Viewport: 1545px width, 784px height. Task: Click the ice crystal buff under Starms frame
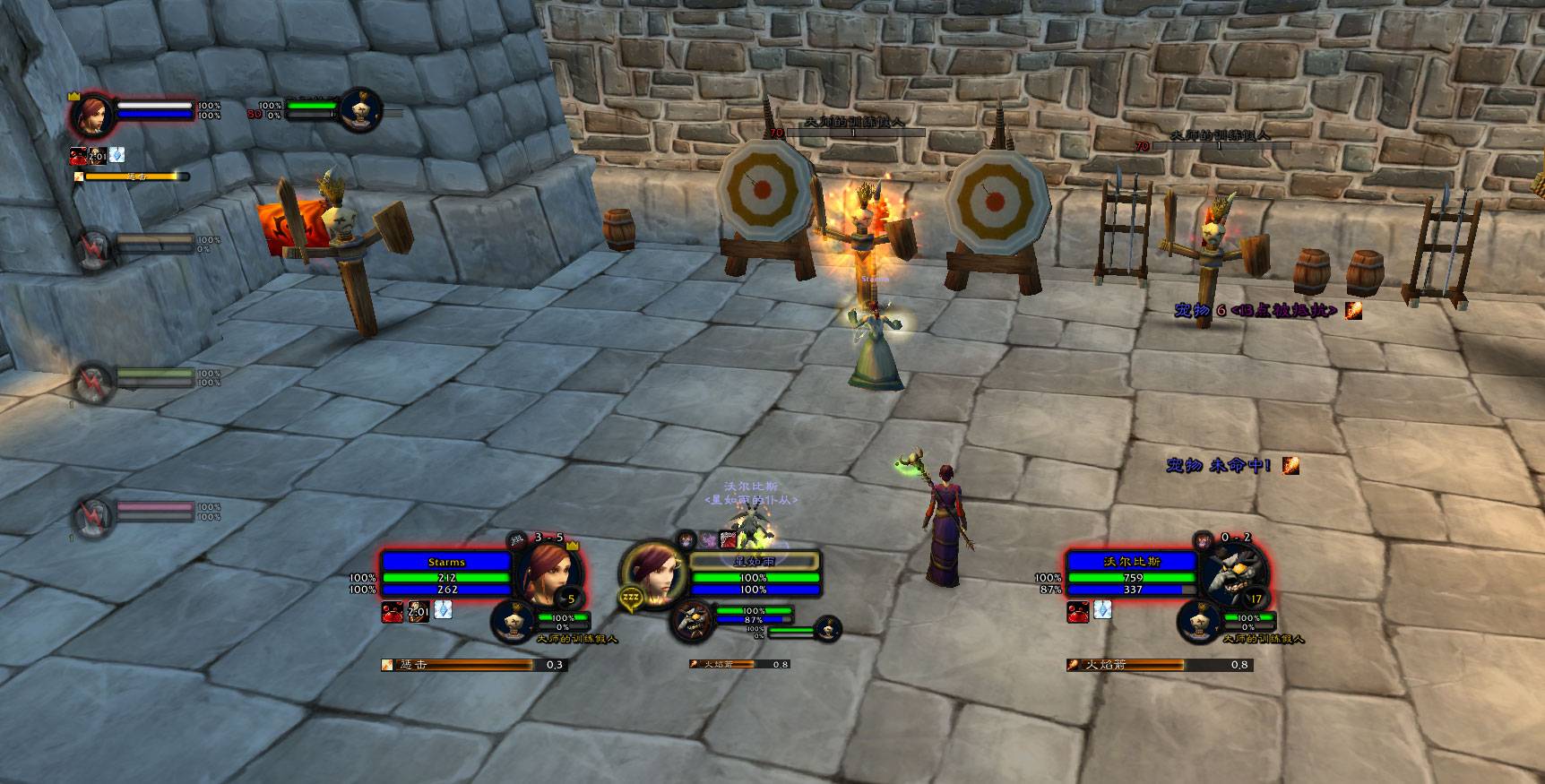pyautogui.click(x=443, y=610)
